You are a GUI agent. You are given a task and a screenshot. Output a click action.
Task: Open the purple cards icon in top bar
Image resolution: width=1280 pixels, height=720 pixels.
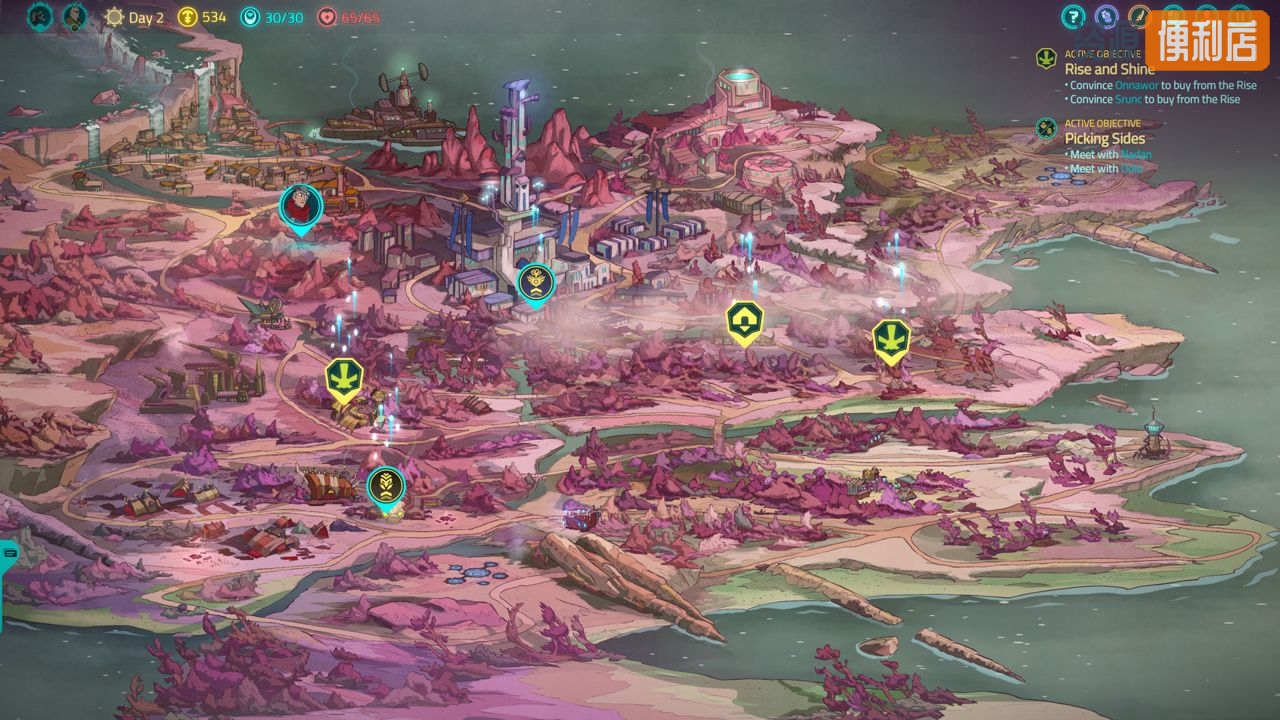click(x=1106, y=16)
